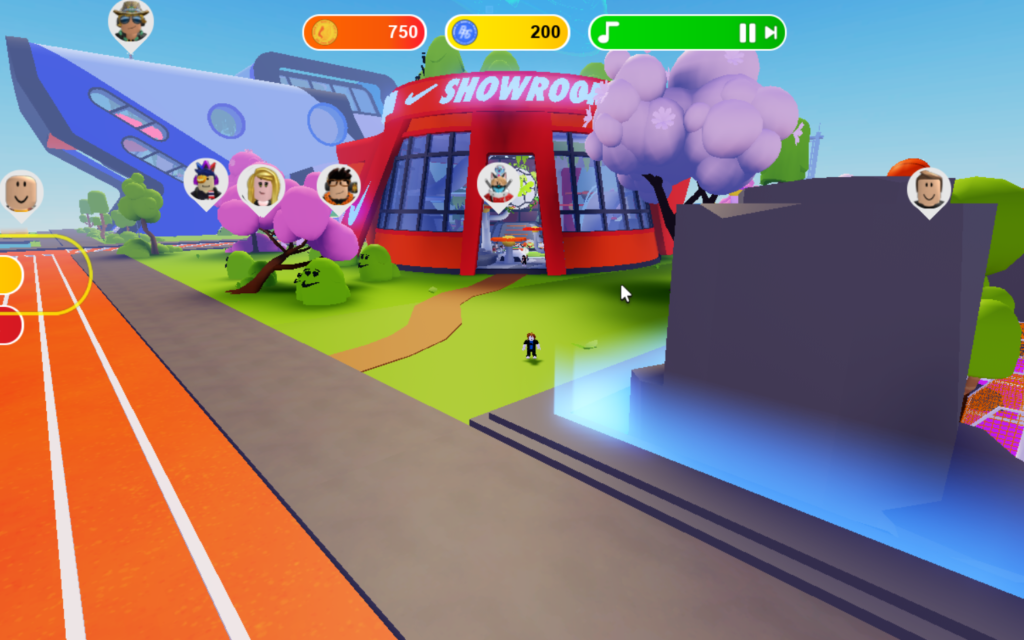Click the music note icon
Screen dimensions: 1024x640
tap(605, 33)
